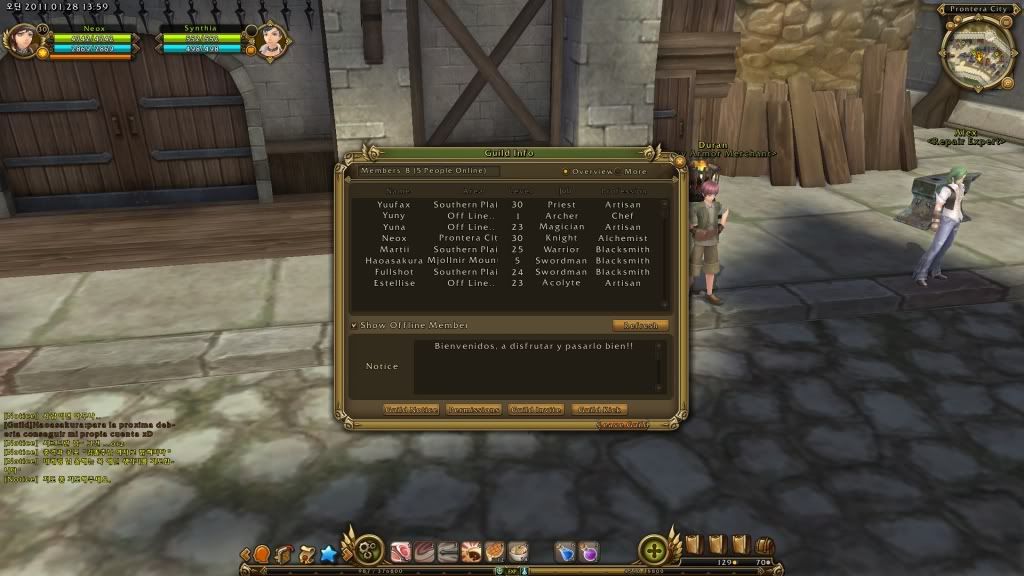Select Synthia's target portrait
The width and height of the screenshot is (1024, 576).
(271, 41)
